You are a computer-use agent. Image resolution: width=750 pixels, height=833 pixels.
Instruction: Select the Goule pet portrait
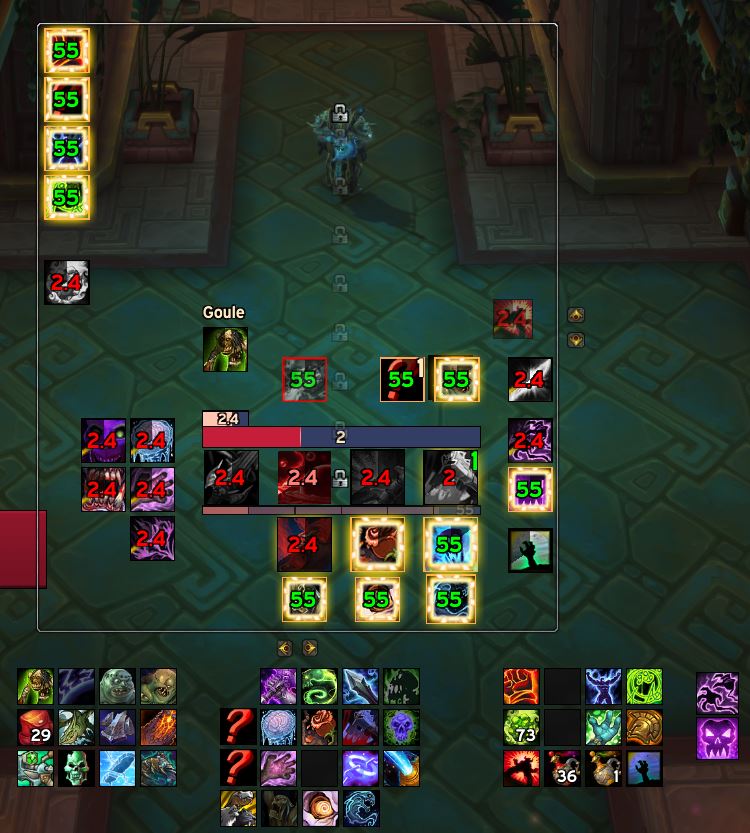[225, 349]
